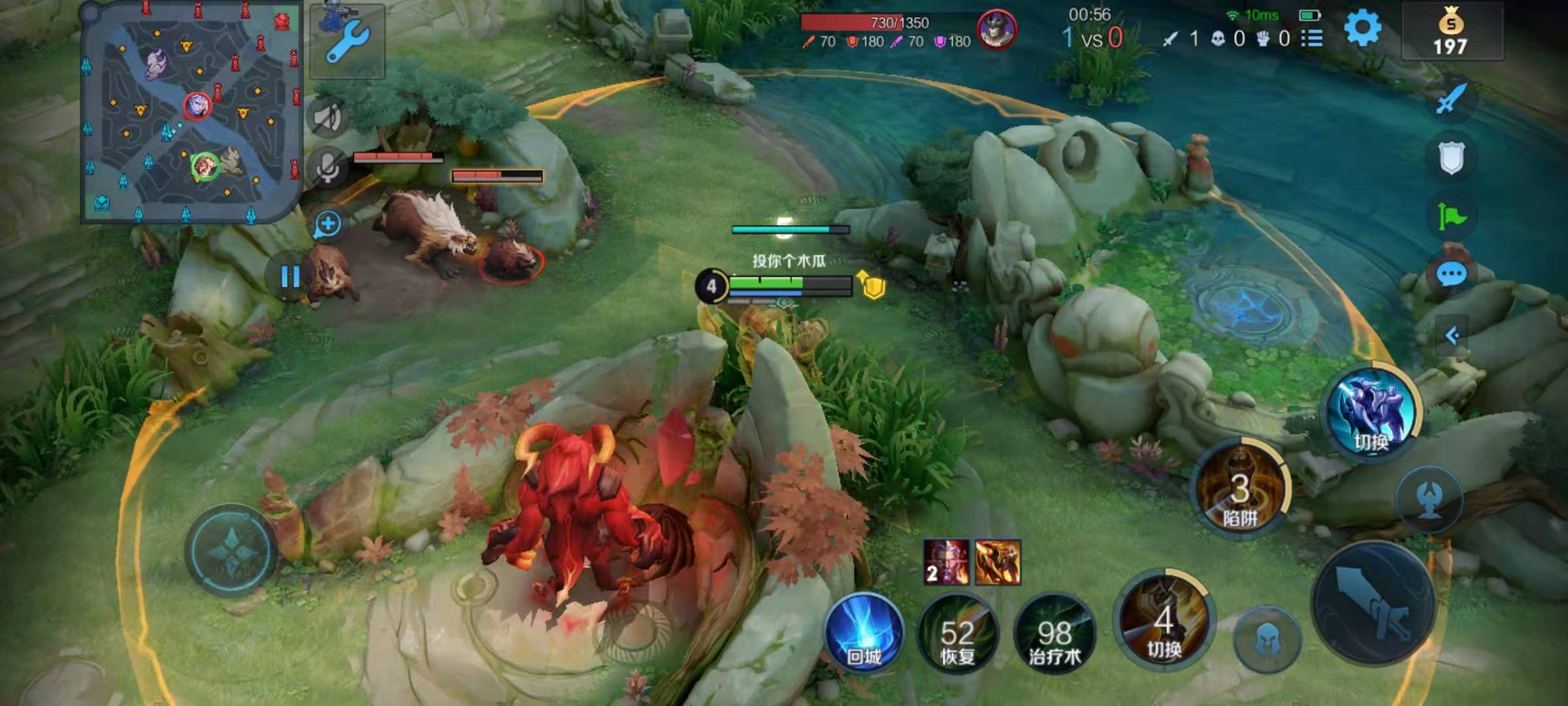1568x706 pixels.
Task: Open the quick chat bubble
Action: [x=1451, y=274]
